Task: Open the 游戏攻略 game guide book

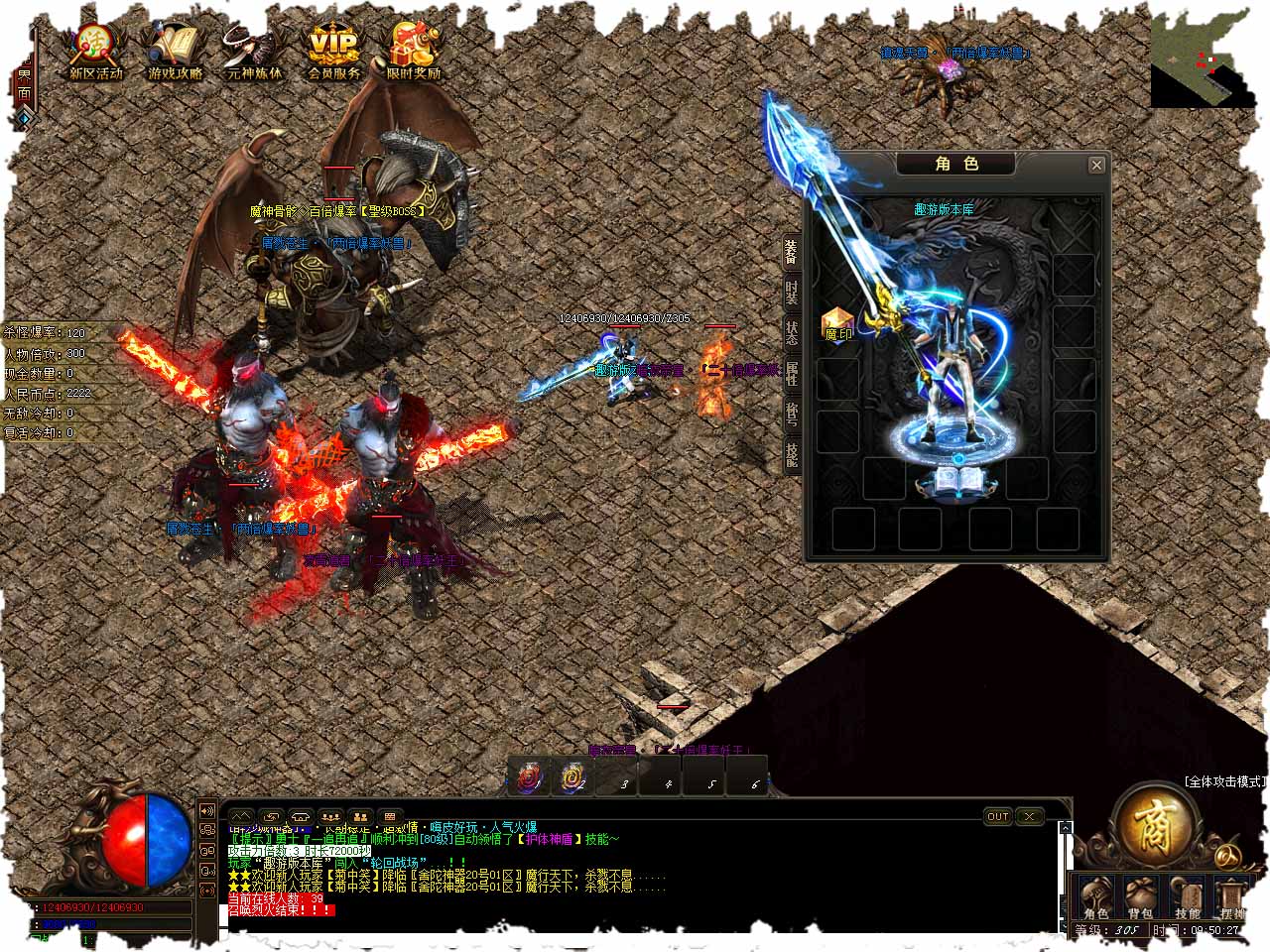Action: click(x=175, y=52)
